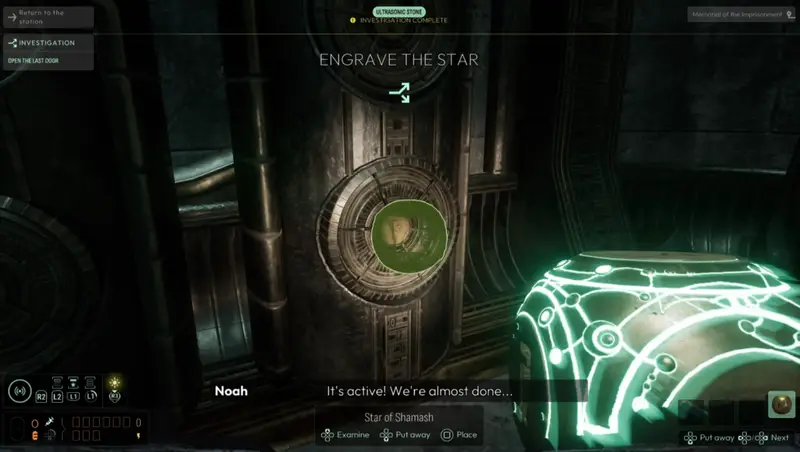Click the Ultrasonic Stone investigation badge
Screen dimensions: 800x452
pos(400,10)
